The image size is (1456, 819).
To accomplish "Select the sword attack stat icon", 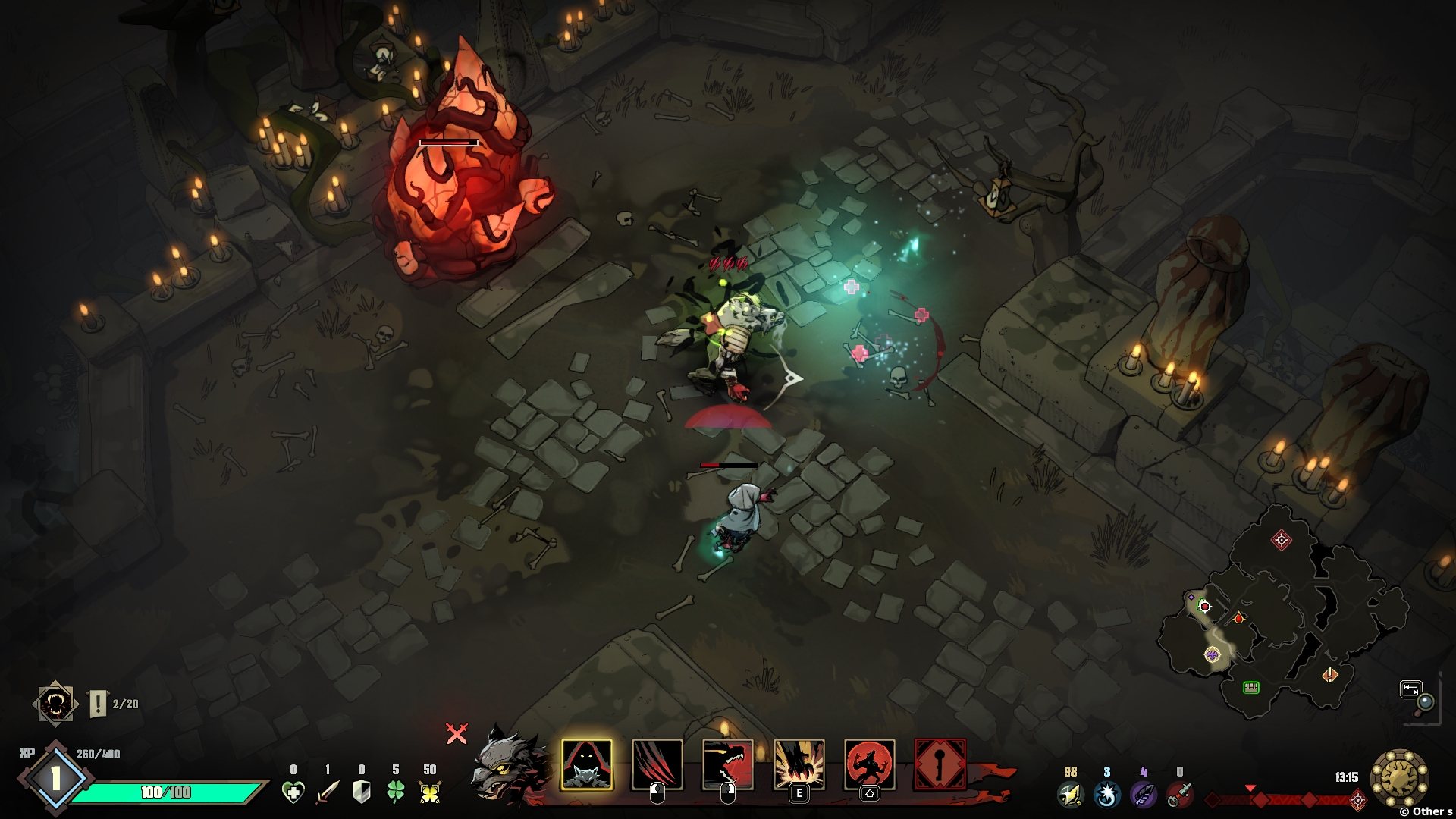I will click(x=328, y=792).
